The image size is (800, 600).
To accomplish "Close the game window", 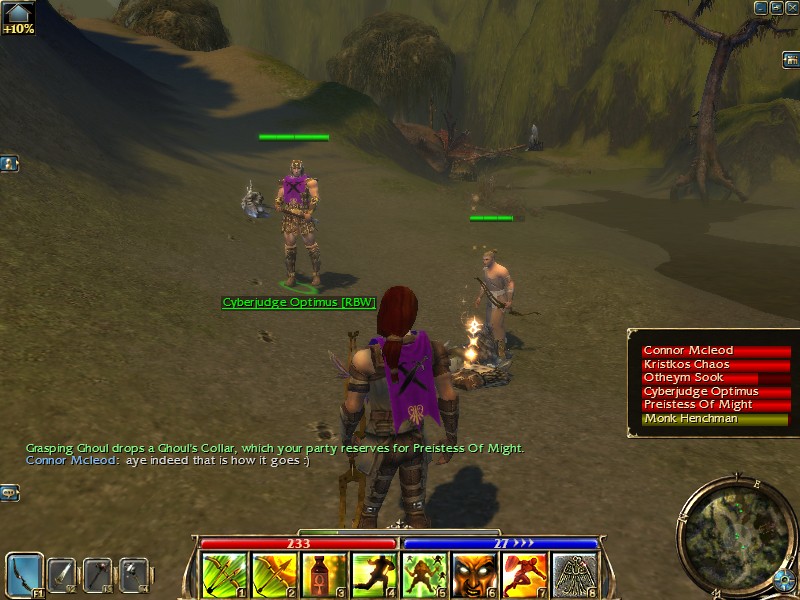I will click(x=792, y=8).
